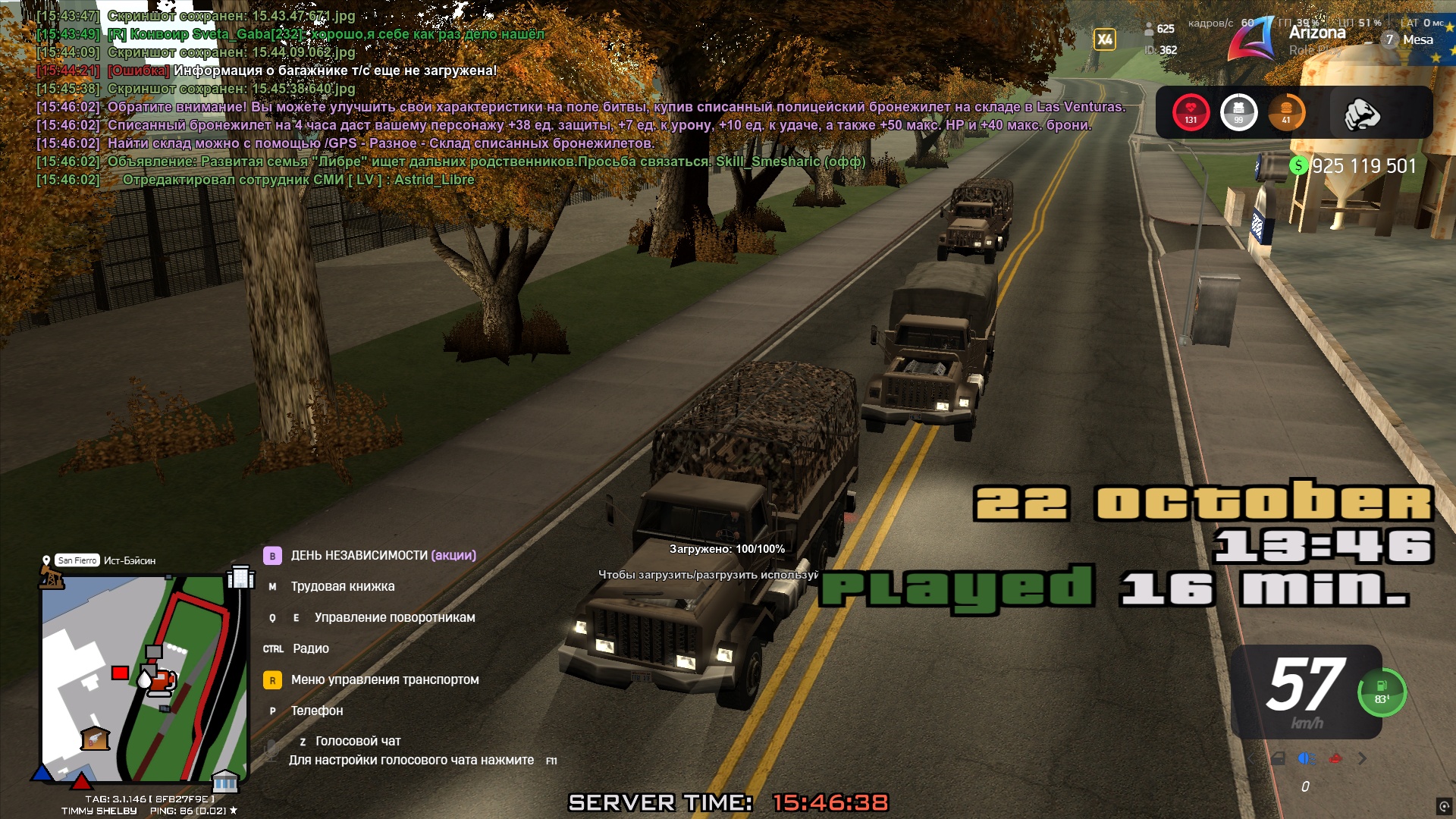The image size is (1456, 819).
Task: Click the San Fierro location tag
Action: [x=77, y=560]
